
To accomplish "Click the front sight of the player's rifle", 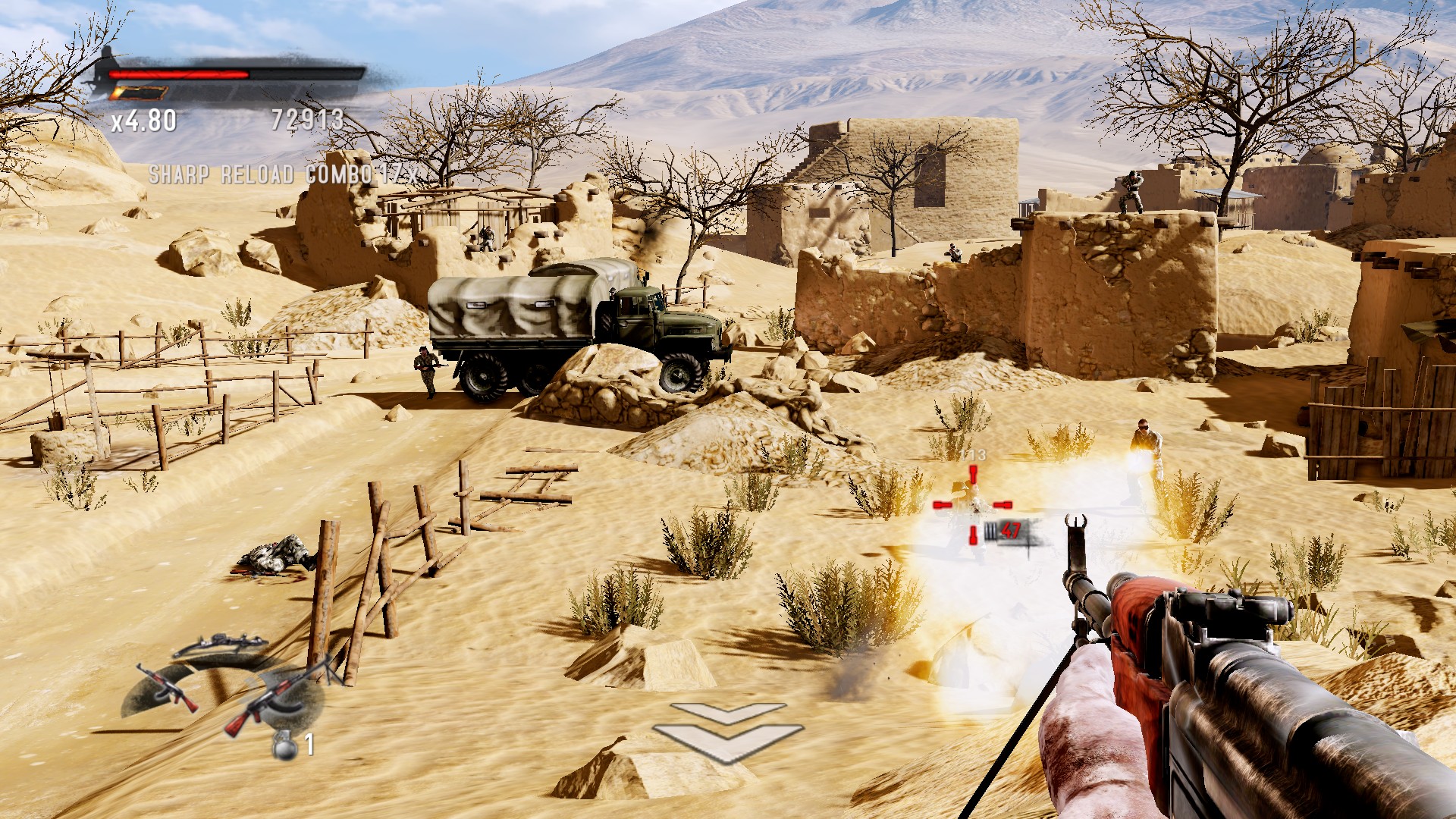I will click(x=1075, y=526).
